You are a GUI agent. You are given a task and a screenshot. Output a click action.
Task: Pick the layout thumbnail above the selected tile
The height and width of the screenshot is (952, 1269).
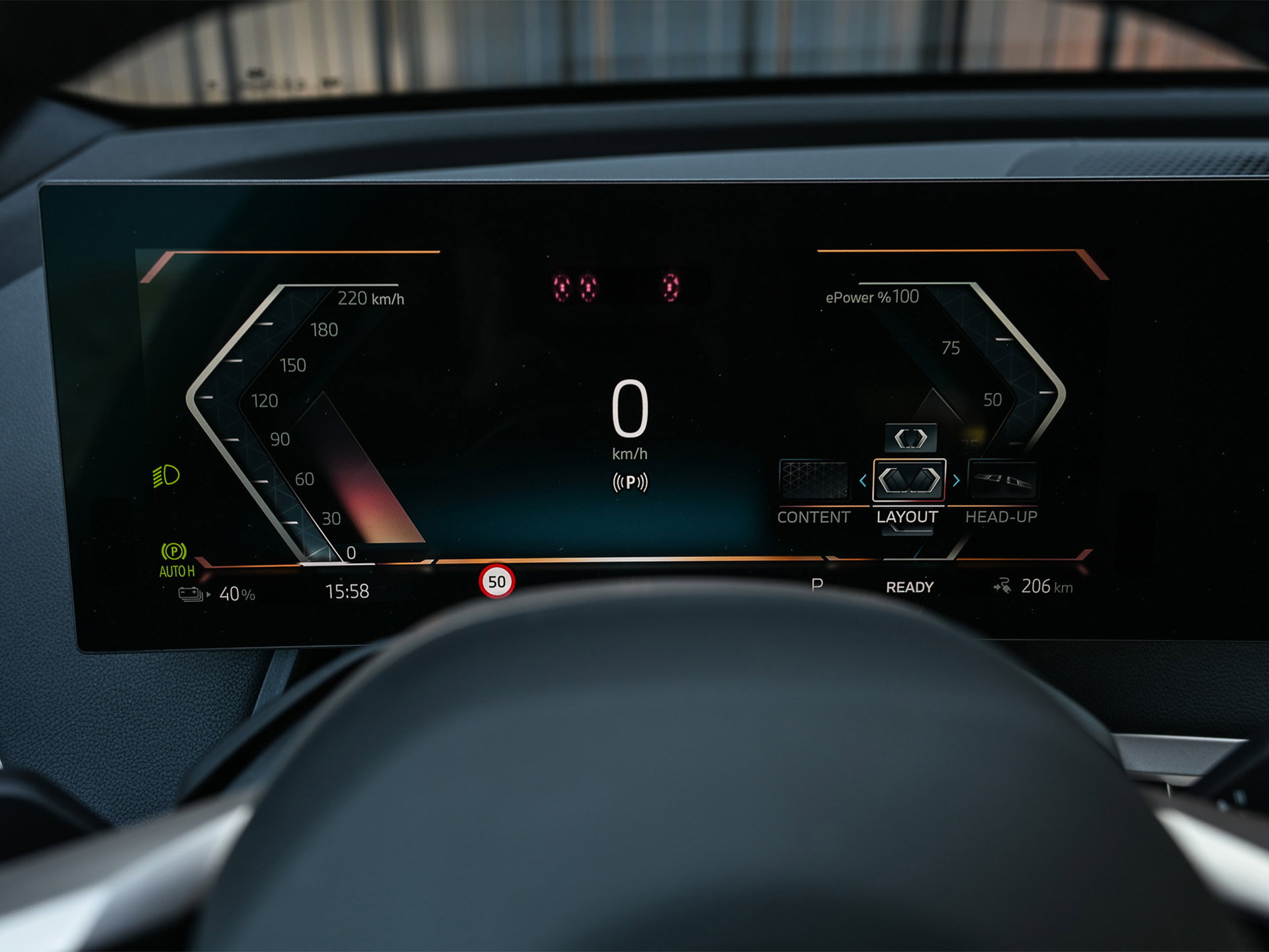point(910,438)
